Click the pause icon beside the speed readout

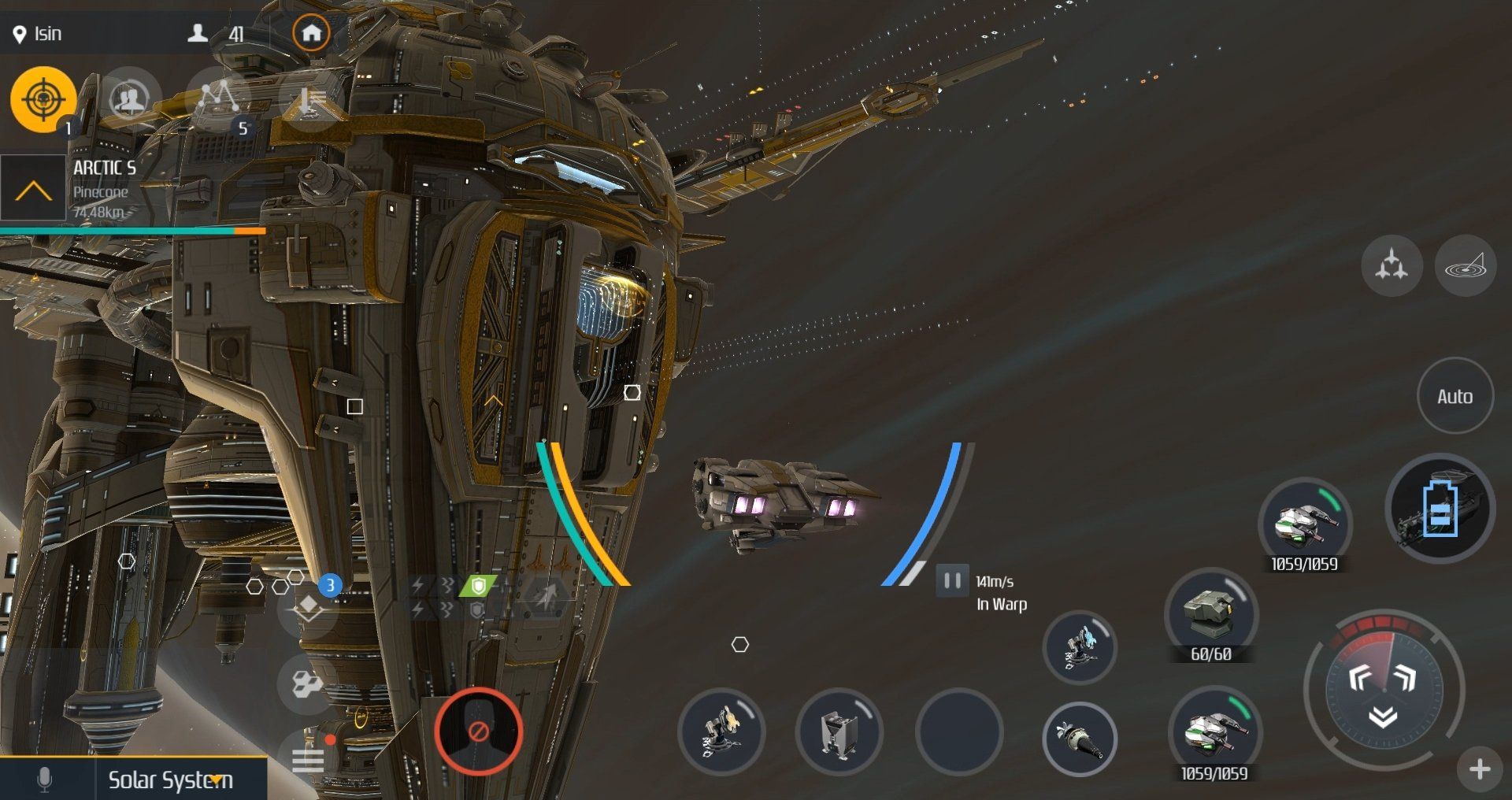pyautogui.click(x=952, y=581)
